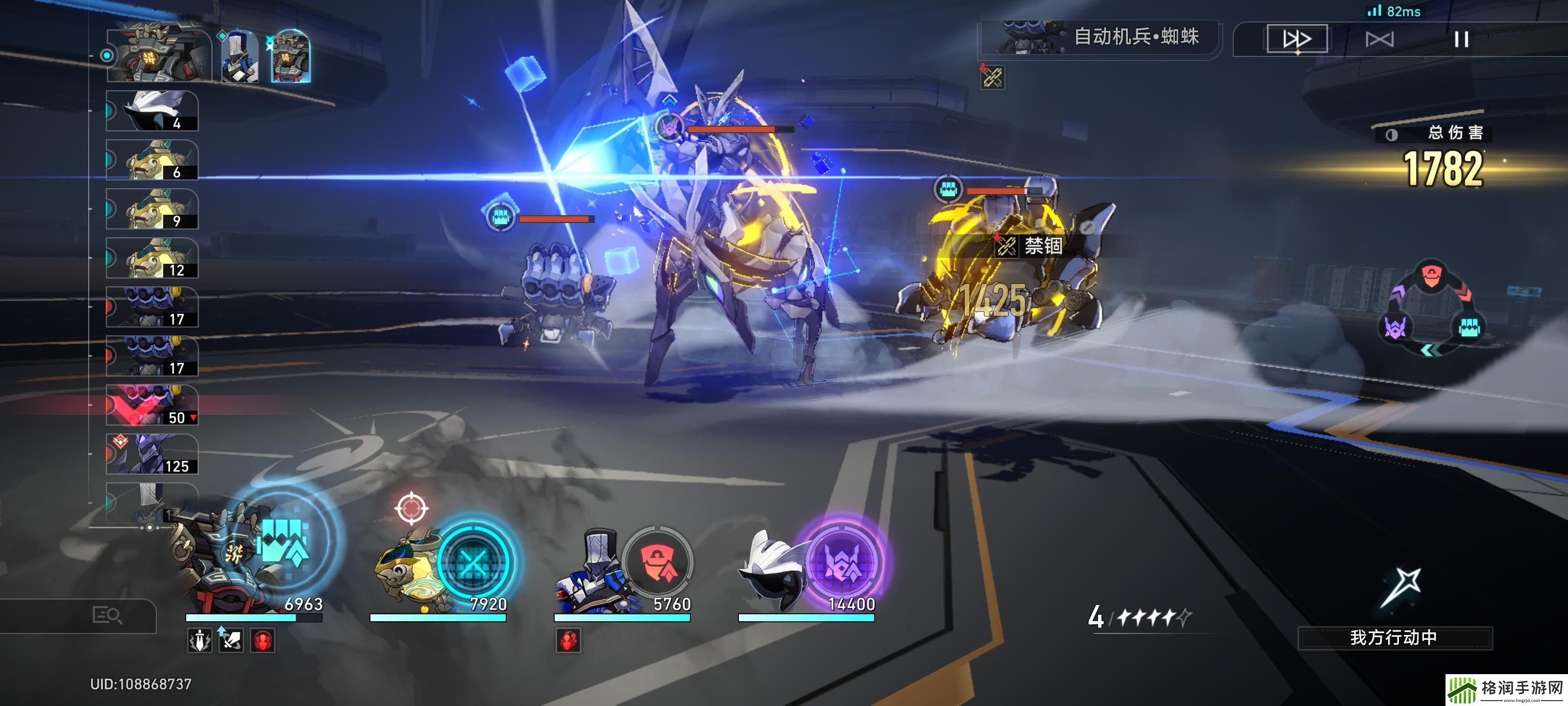
Task: Click the red target reticle marker
Action: [411, 507]
